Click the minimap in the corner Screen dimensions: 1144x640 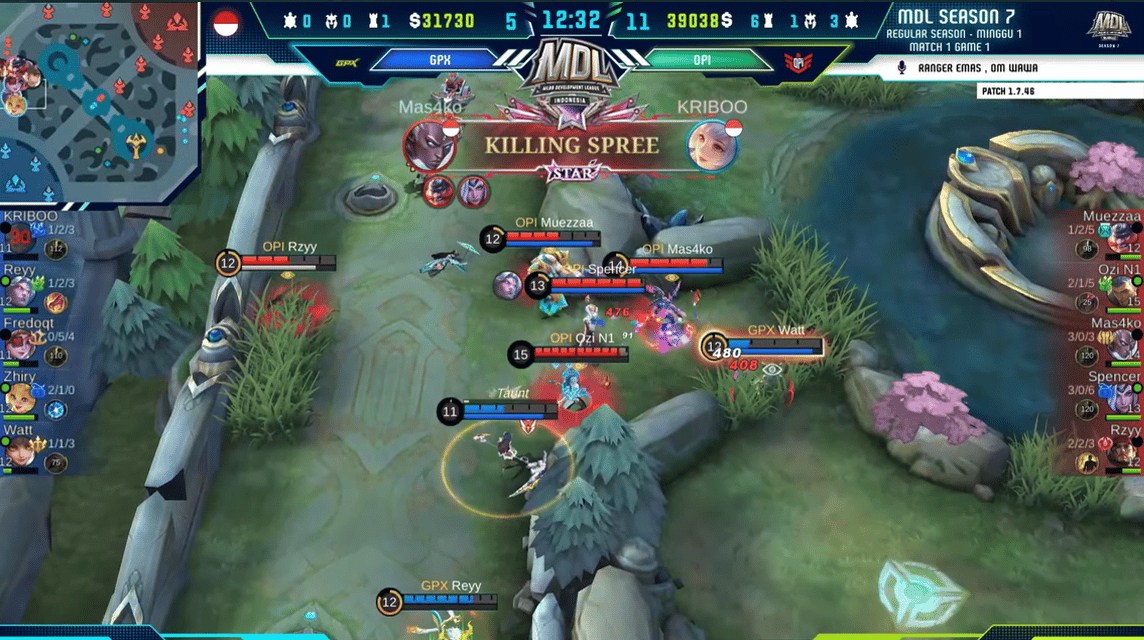point(102,100)
